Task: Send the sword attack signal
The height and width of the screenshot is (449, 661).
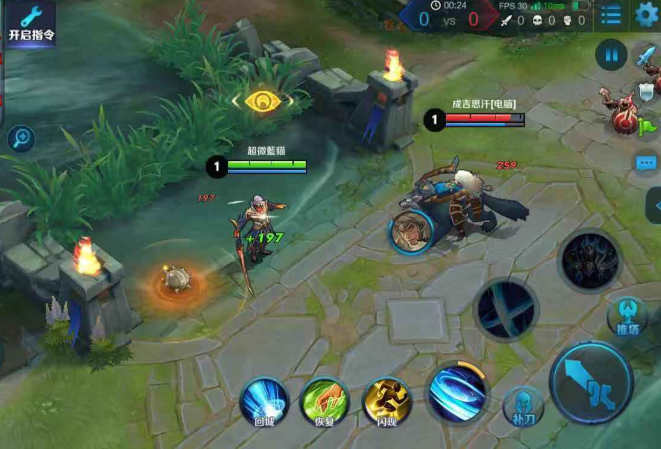Action: 644,57
